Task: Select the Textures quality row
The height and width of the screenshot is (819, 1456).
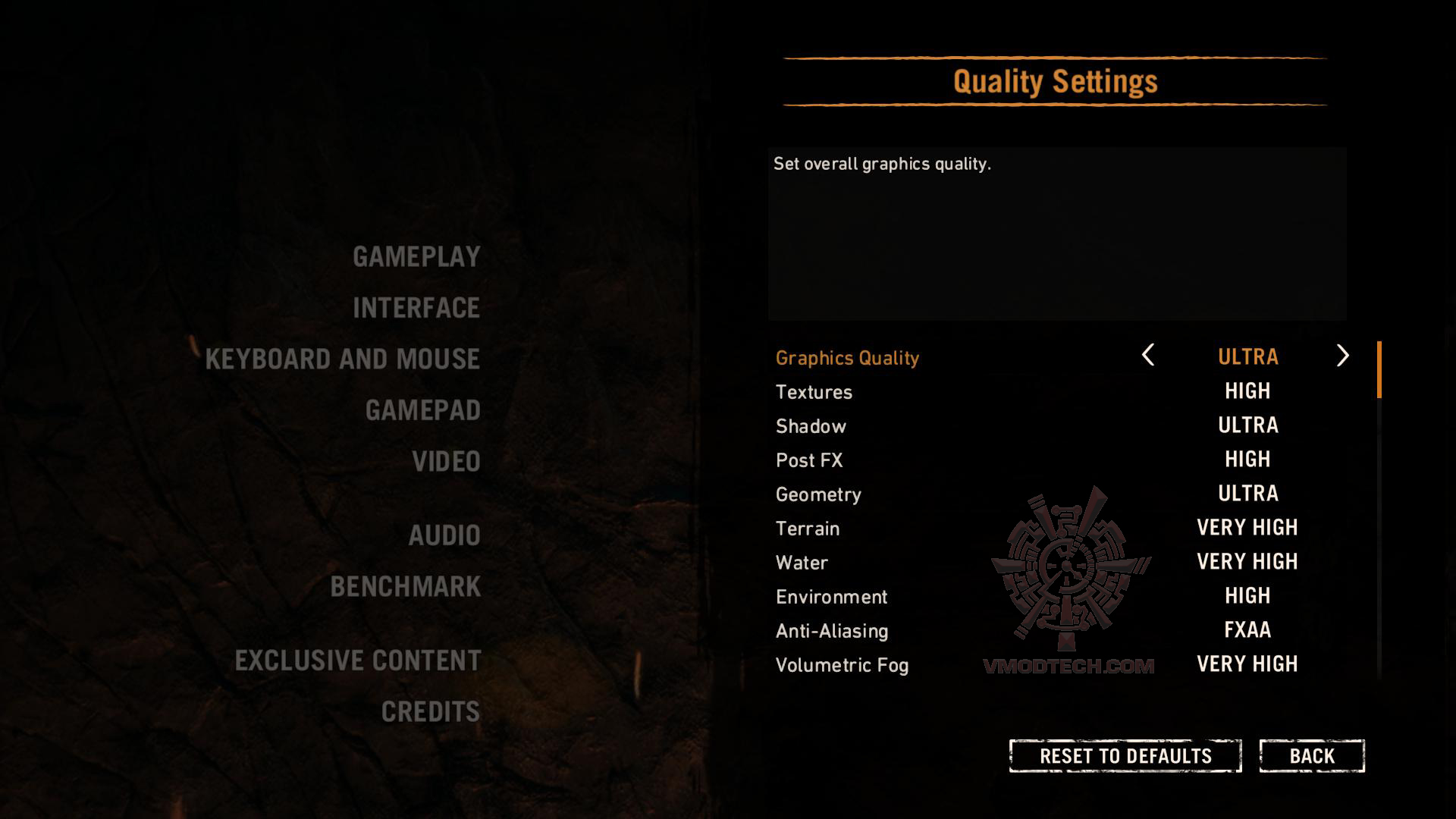Action: (x=814, y=392)
